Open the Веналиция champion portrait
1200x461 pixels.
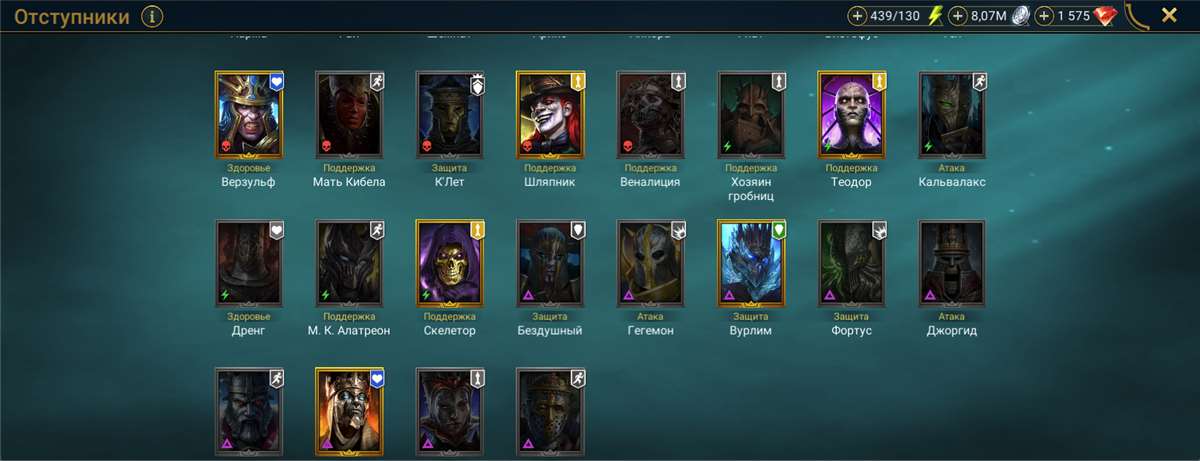[x=651, y=115]
